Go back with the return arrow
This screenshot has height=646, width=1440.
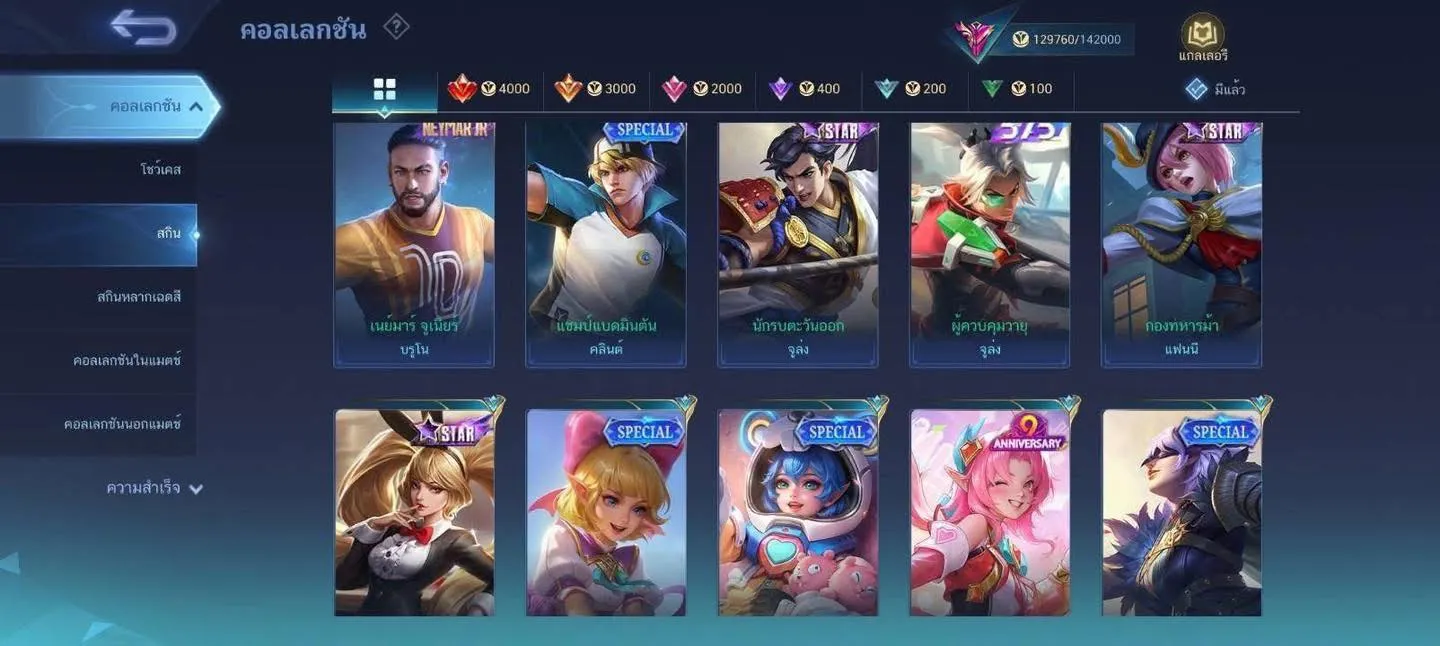coord(144,27)
